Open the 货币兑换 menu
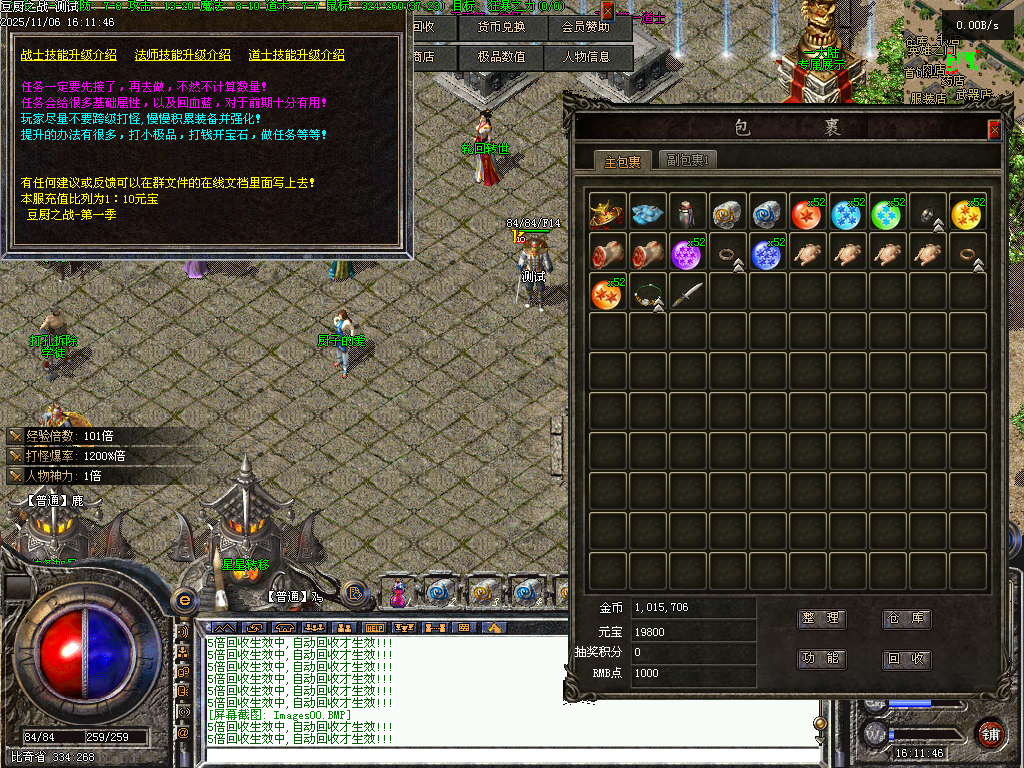 pyautogui.click(x=501, y=27)
